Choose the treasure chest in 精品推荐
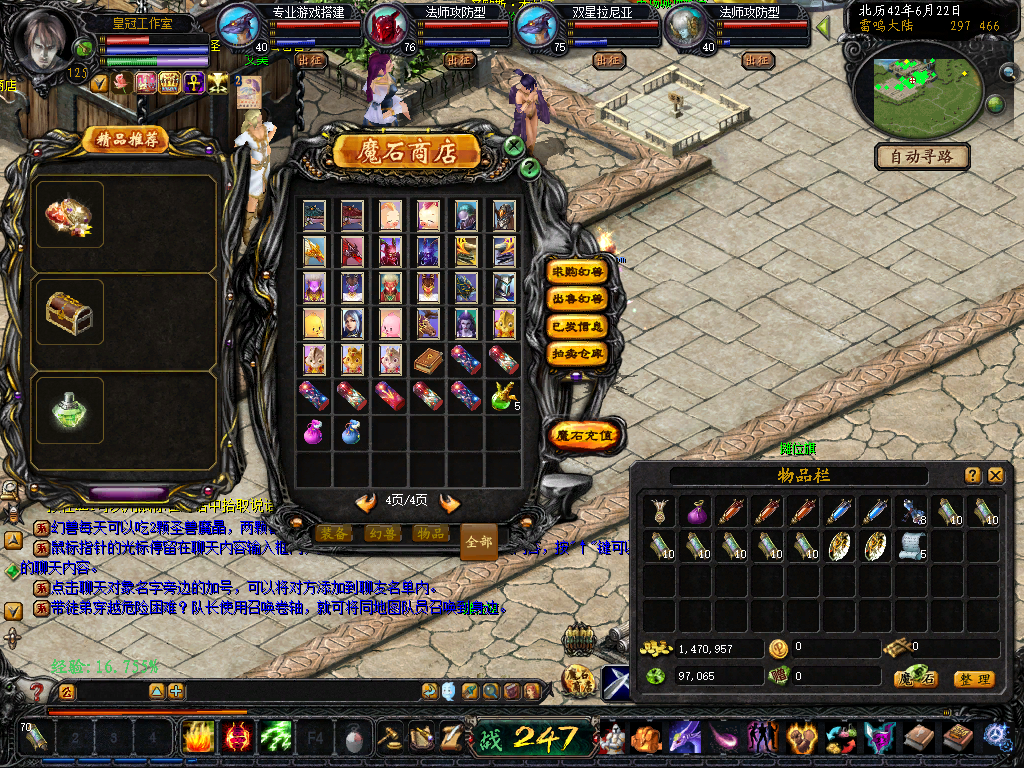Viewport: 1024px width, 768px height. click(x=69, y=313)
